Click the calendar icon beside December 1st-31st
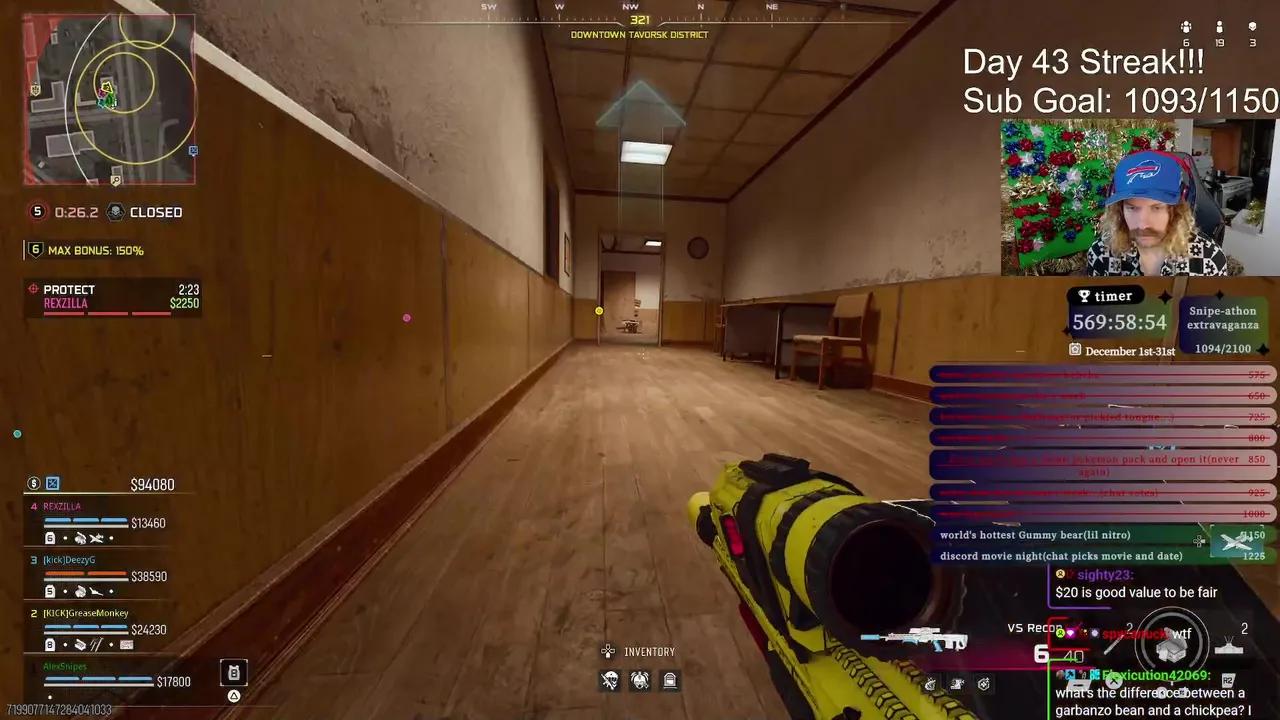1280x720 pixels. pyautogui.click(x=1075, y=350)
